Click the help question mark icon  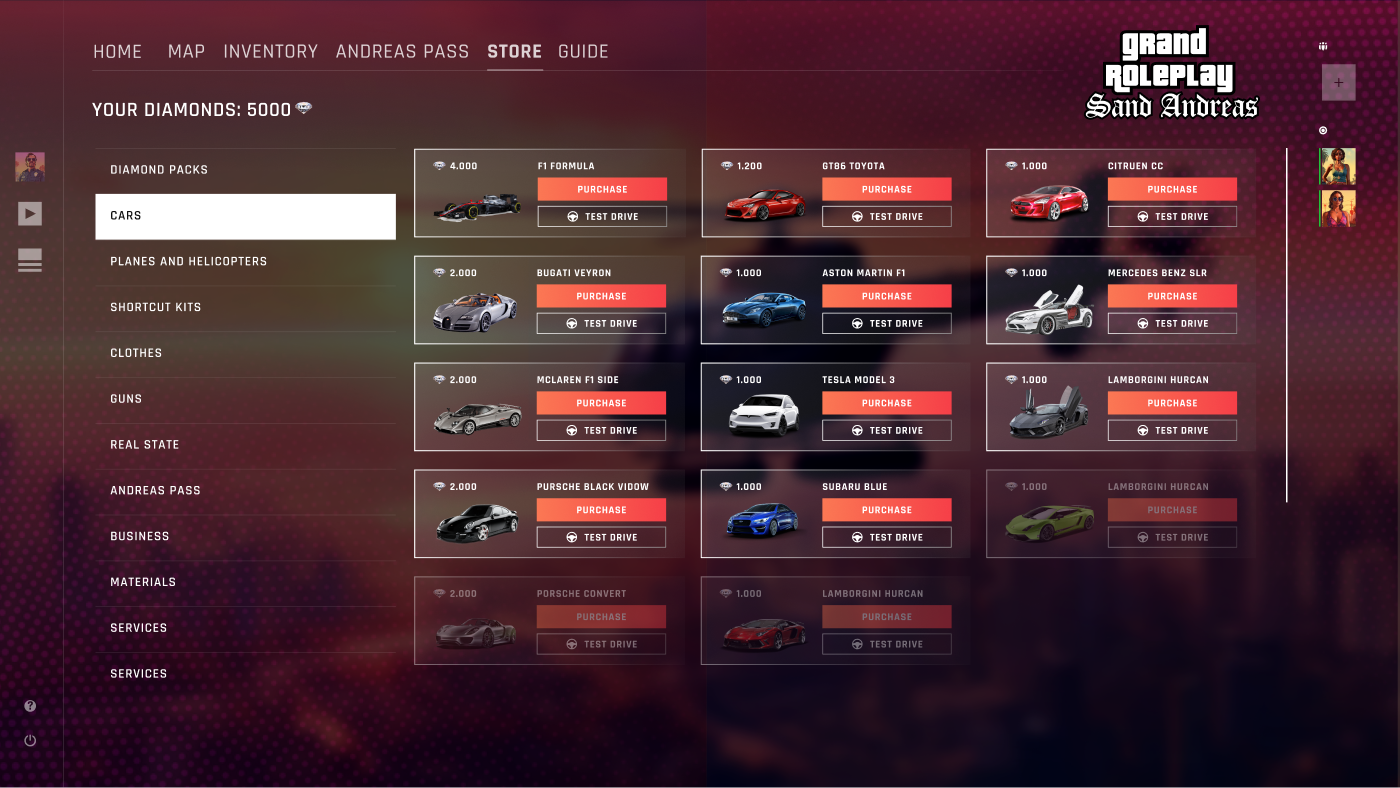pyautogui.click(x=30, y=706)
